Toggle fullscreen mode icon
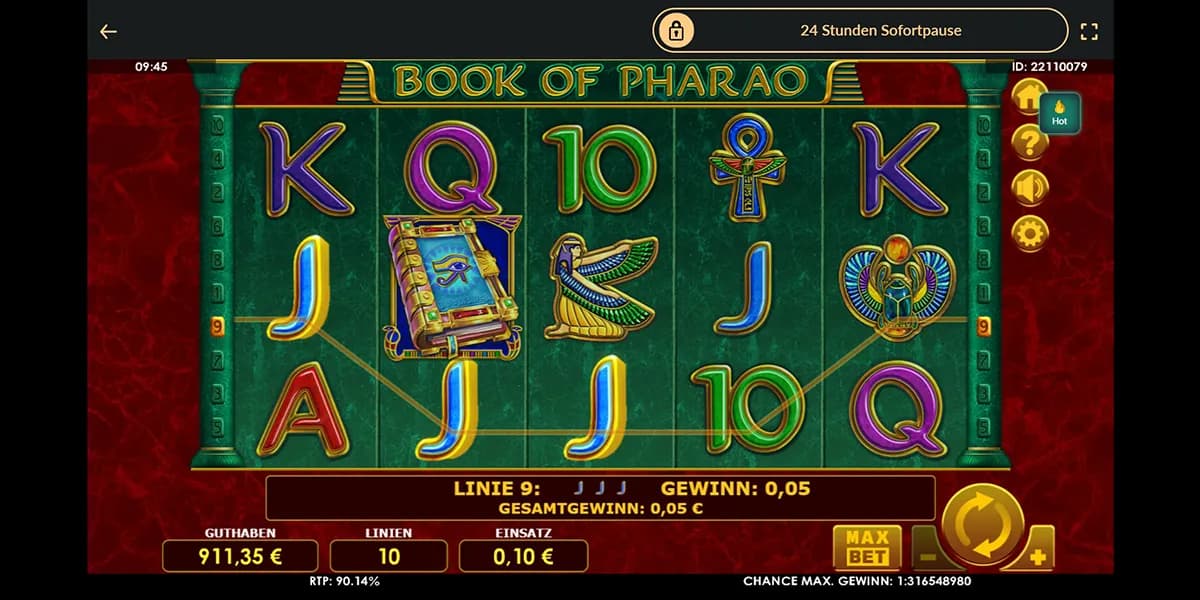Image resolution: width=1200 pixels, height=600 pixels. click(x=1089, y=32)
